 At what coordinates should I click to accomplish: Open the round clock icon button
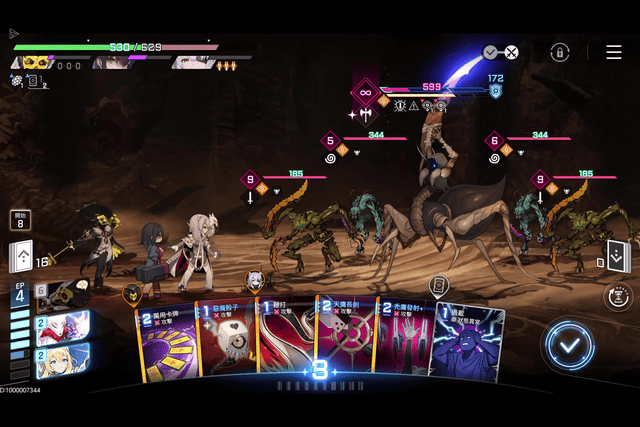click(618, 296)
